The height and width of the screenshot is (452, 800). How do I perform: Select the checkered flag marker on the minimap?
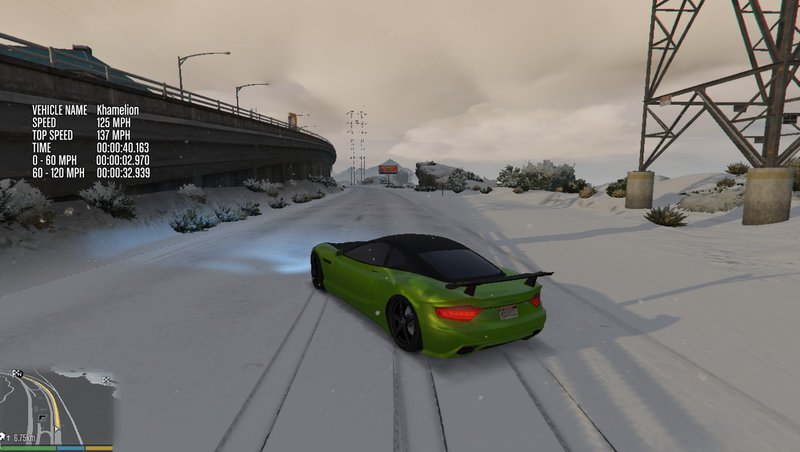coord(17,374)
